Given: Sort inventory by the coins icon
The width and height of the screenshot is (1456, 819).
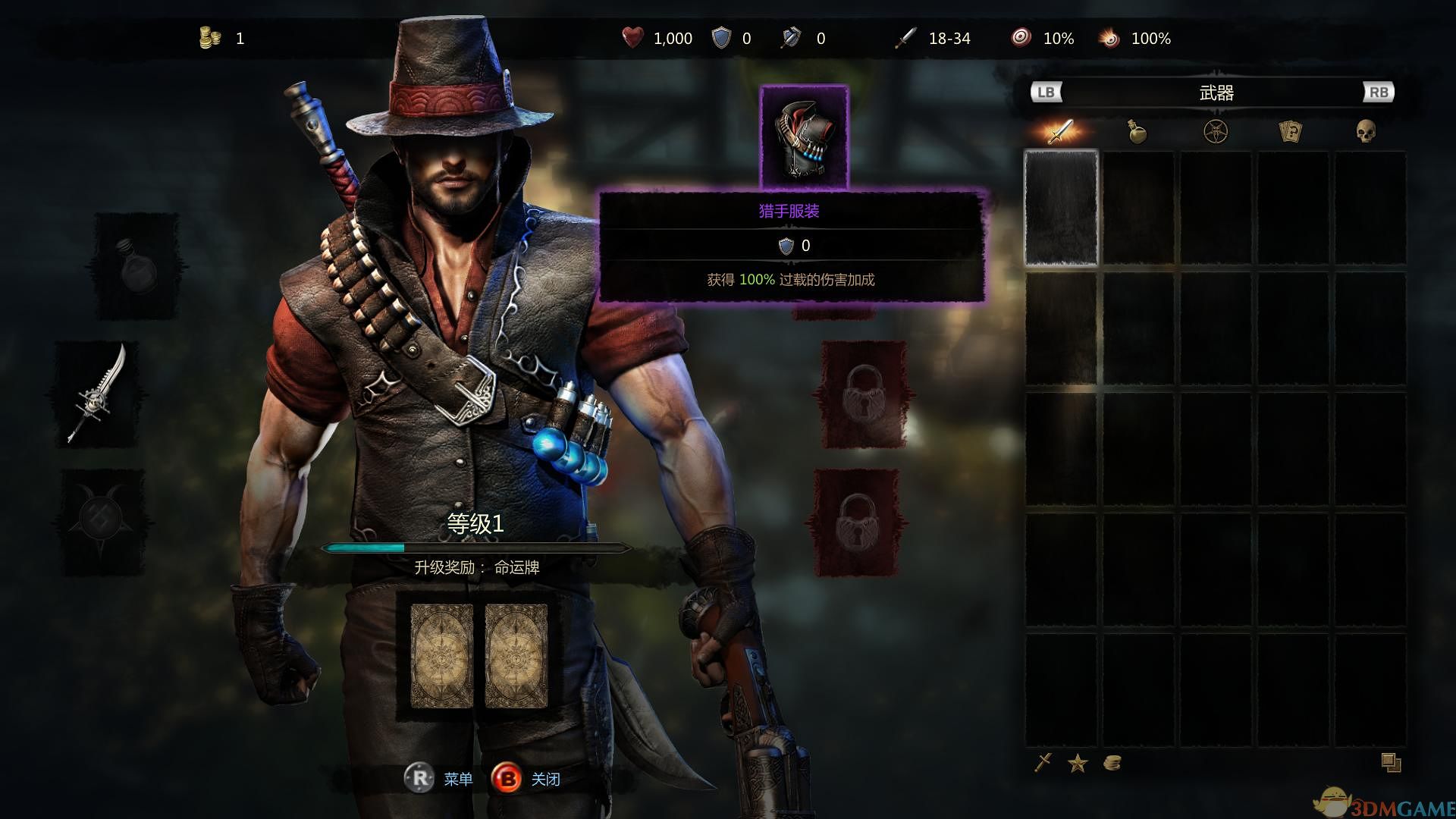Looking at the screenshot, I should (1112, 763).
